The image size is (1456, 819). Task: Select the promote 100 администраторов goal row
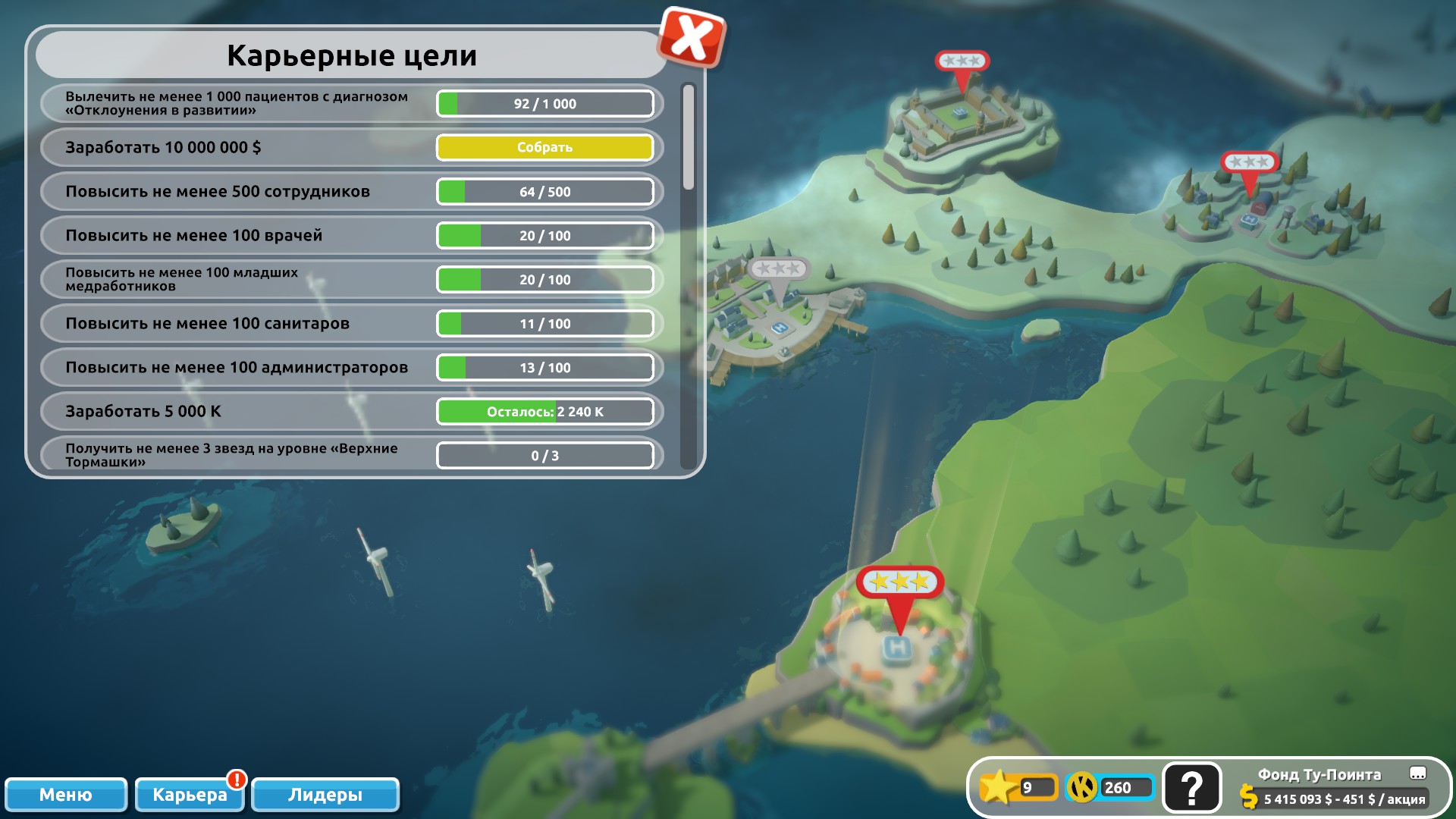pyautogui.click(x=237, y=367)
